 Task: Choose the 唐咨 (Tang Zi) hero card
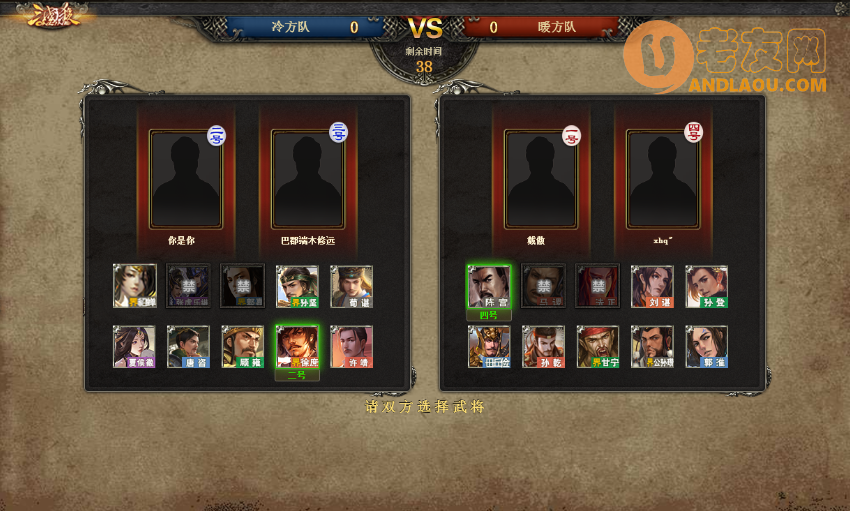click(188, 346)
